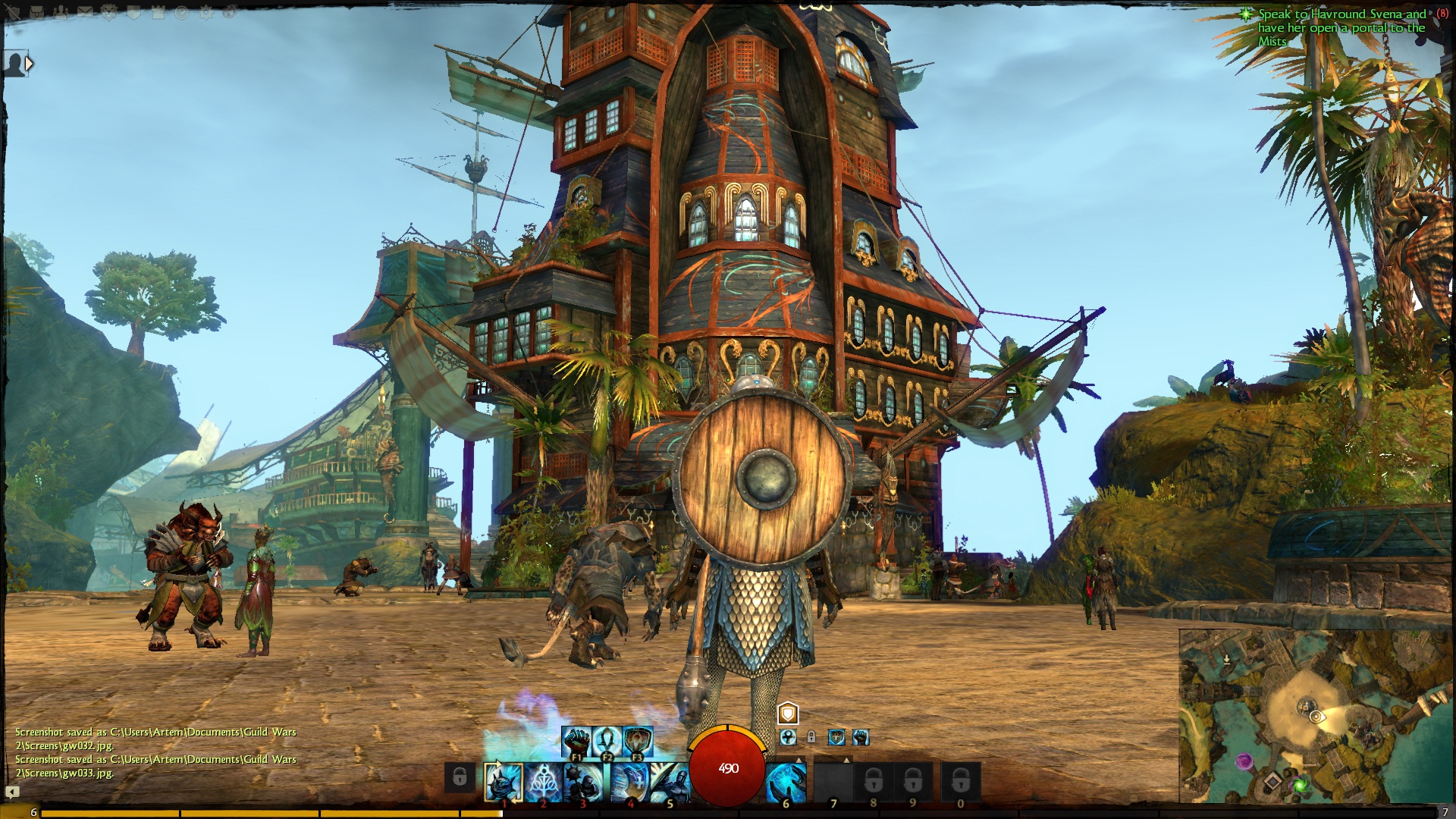
Task: Open the help question mark icon
Action: pyautogui.click(x=182, y=13)
